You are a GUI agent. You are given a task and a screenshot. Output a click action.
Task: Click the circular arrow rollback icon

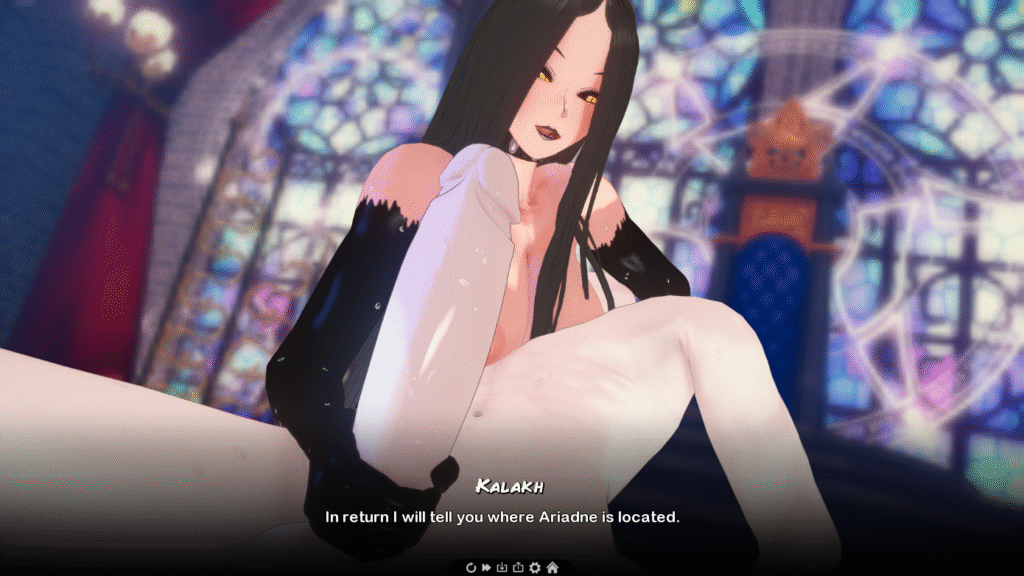[471, 567]
